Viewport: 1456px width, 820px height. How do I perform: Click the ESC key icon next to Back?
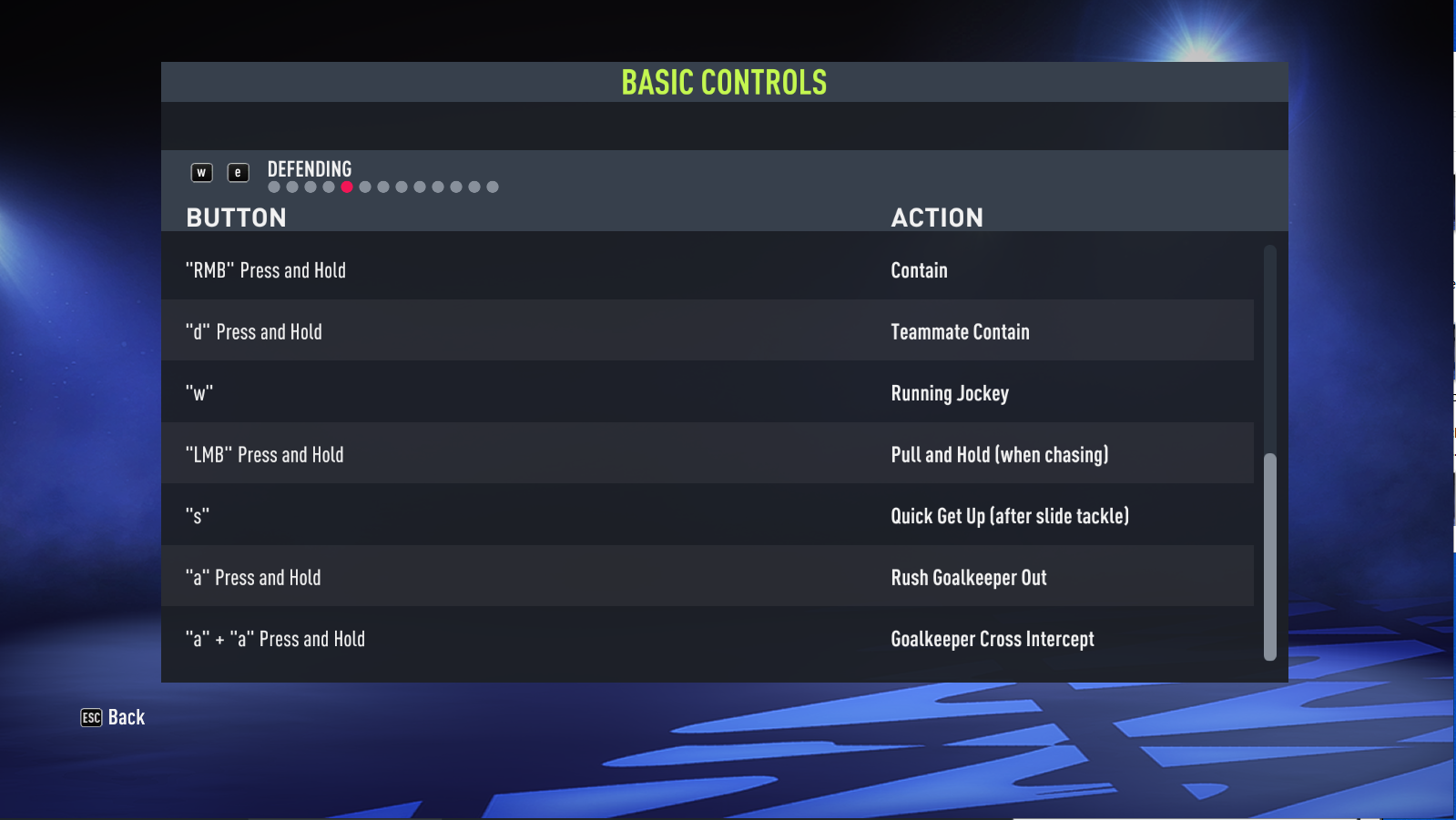click(x=90, y=718)
